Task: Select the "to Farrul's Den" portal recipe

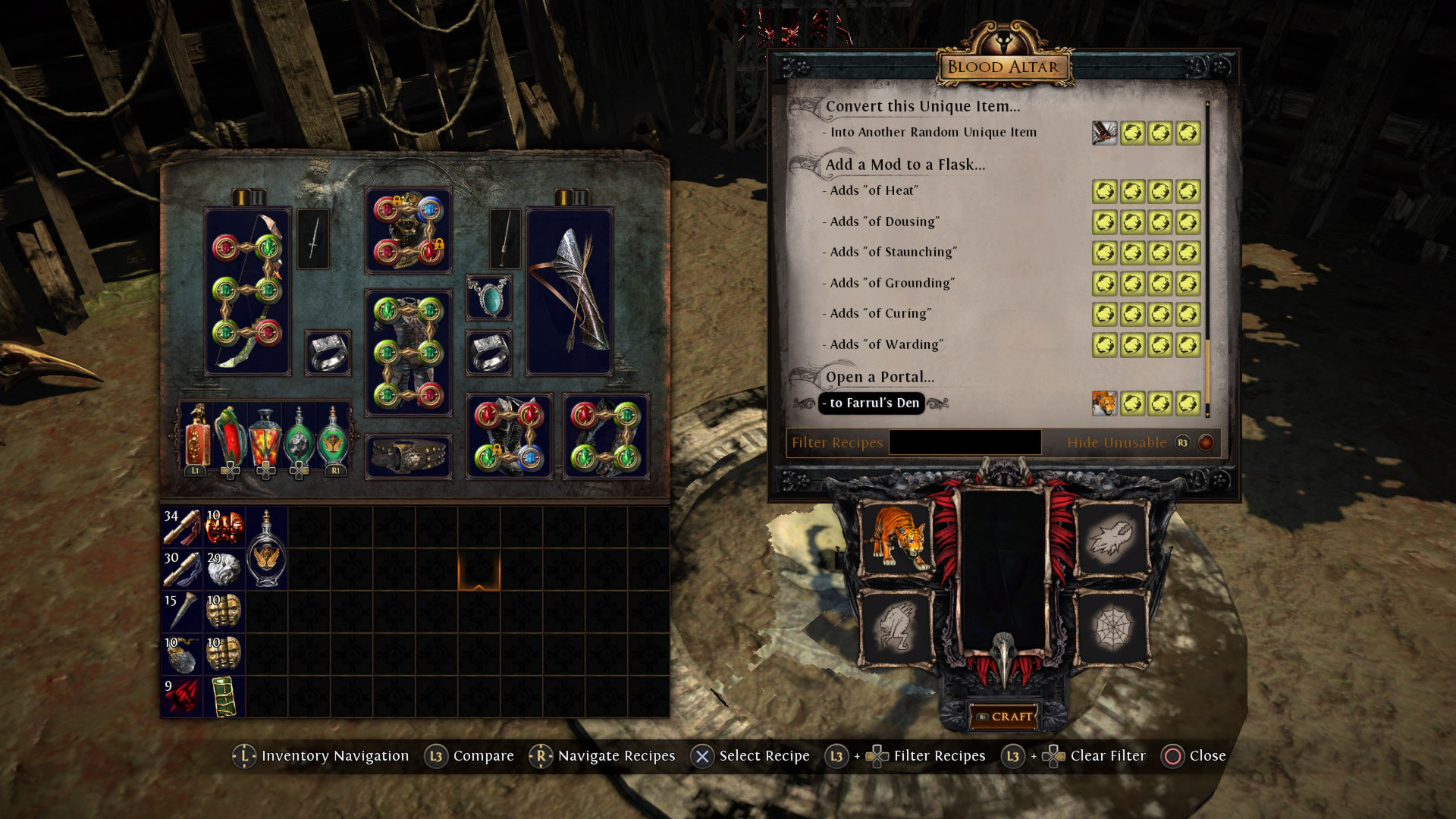Action: point(874,403)
